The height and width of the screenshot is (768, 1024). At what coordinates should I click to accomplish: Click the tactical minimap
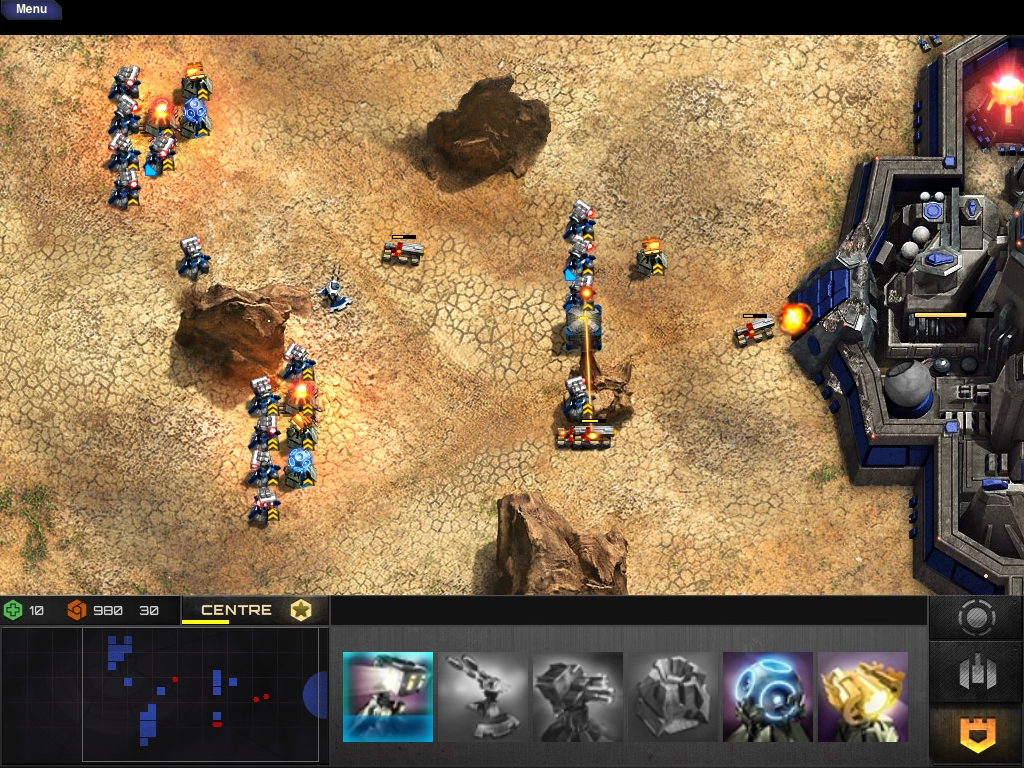click(x=200, y=695)
